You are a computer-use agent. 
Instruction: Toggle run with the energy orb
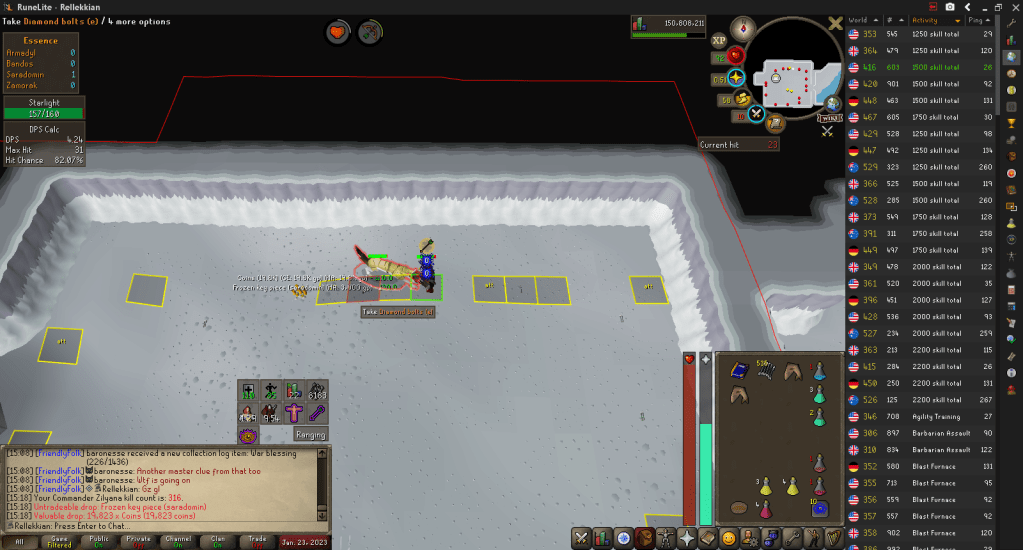tap(743, 99)
